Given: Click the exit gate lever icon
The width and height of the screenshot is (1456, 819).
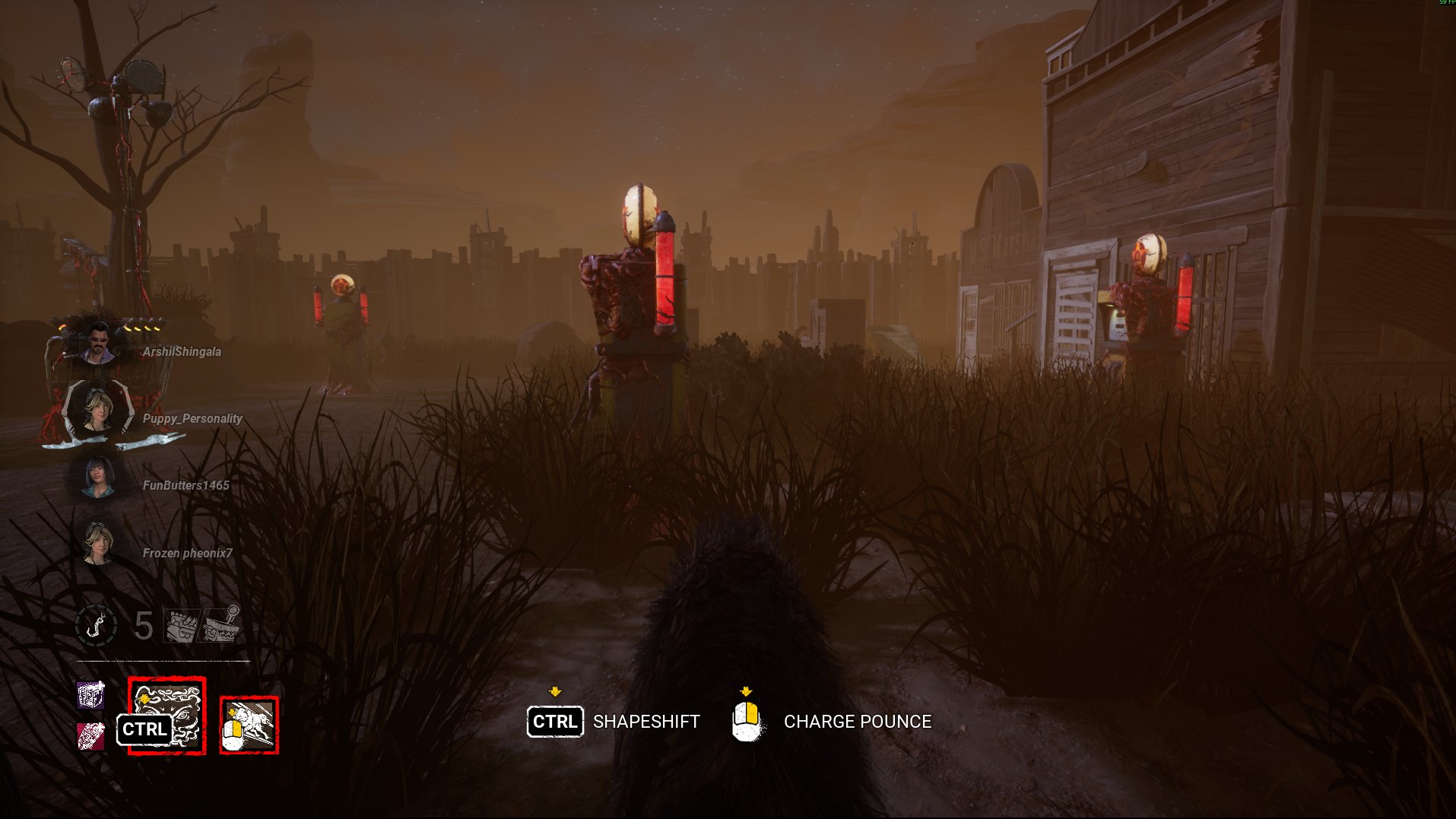Looking at the screenshot, I should click(223, 624).
